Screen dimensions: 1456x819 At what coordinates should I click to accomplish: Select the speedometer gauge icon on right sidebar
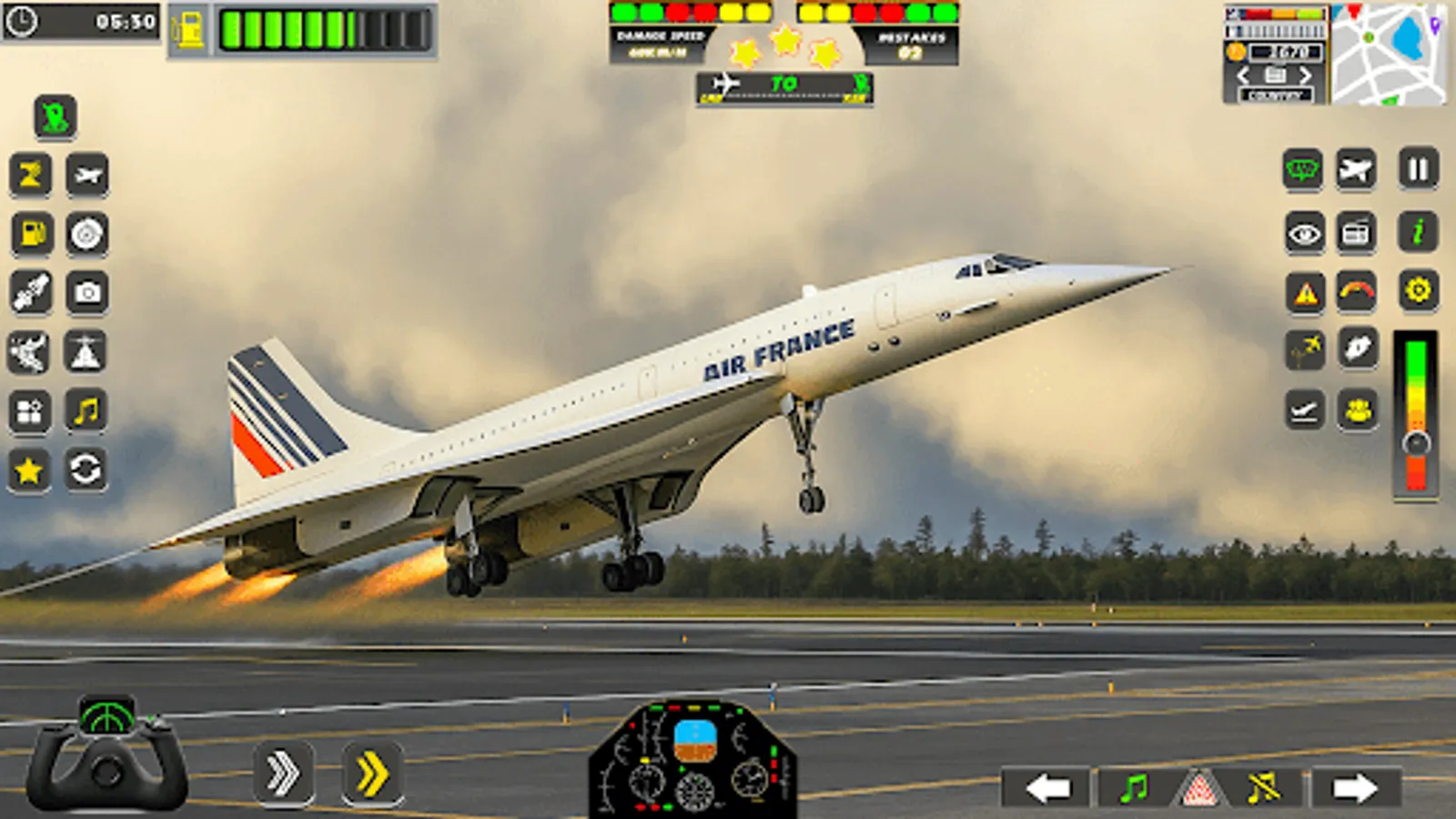pyautogui.click(x=1358, y=291)
